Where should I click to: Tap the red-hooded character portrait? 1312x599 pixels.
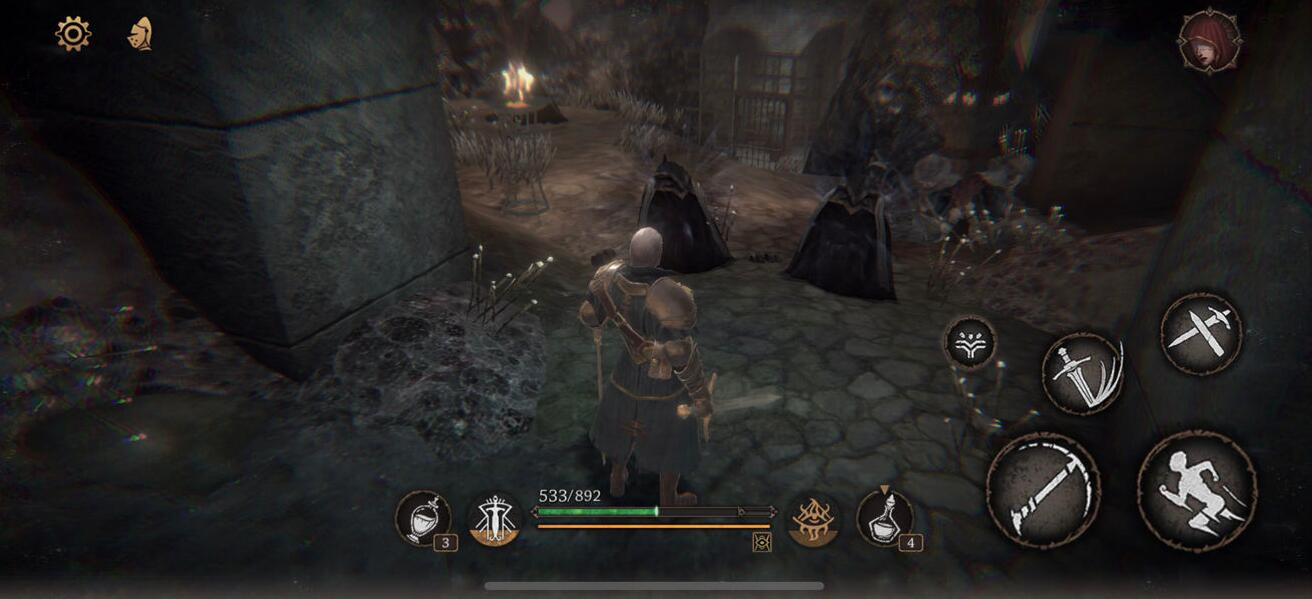pos(1209,41)
